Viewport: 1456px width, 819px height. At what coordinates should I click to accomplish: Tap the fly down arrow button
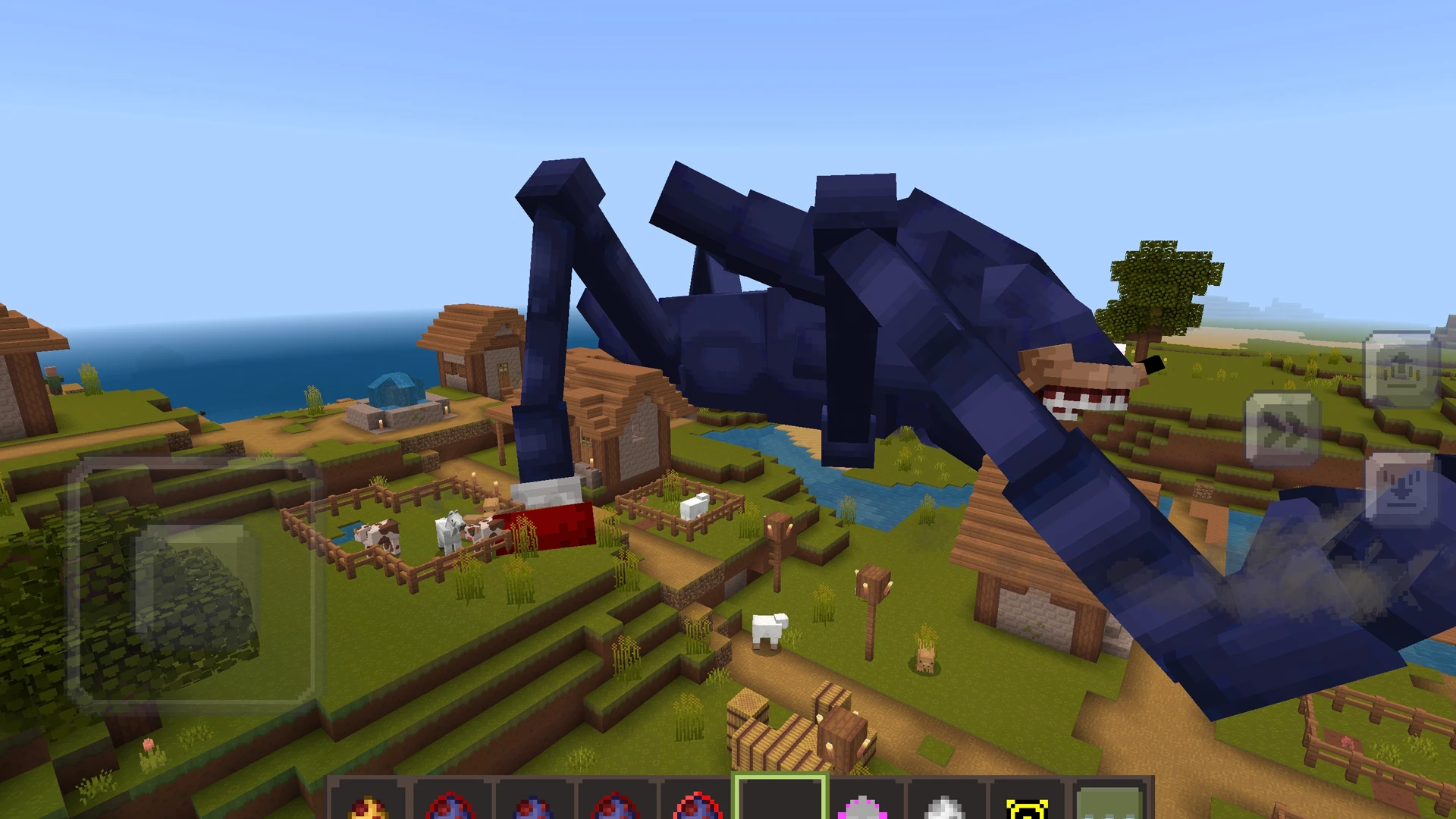click(1401, 490)
